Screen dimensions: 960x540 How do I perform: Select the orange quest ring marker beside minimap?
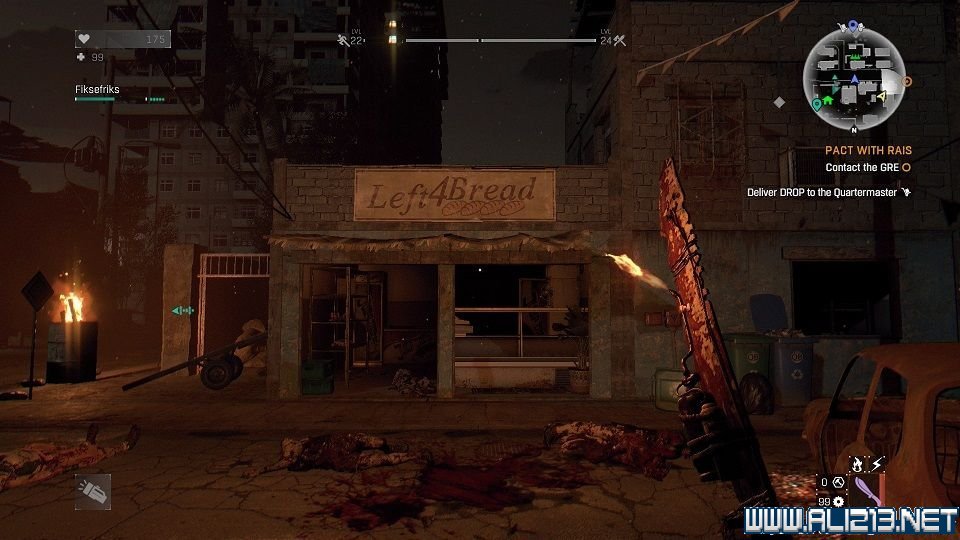pos(908,81)
